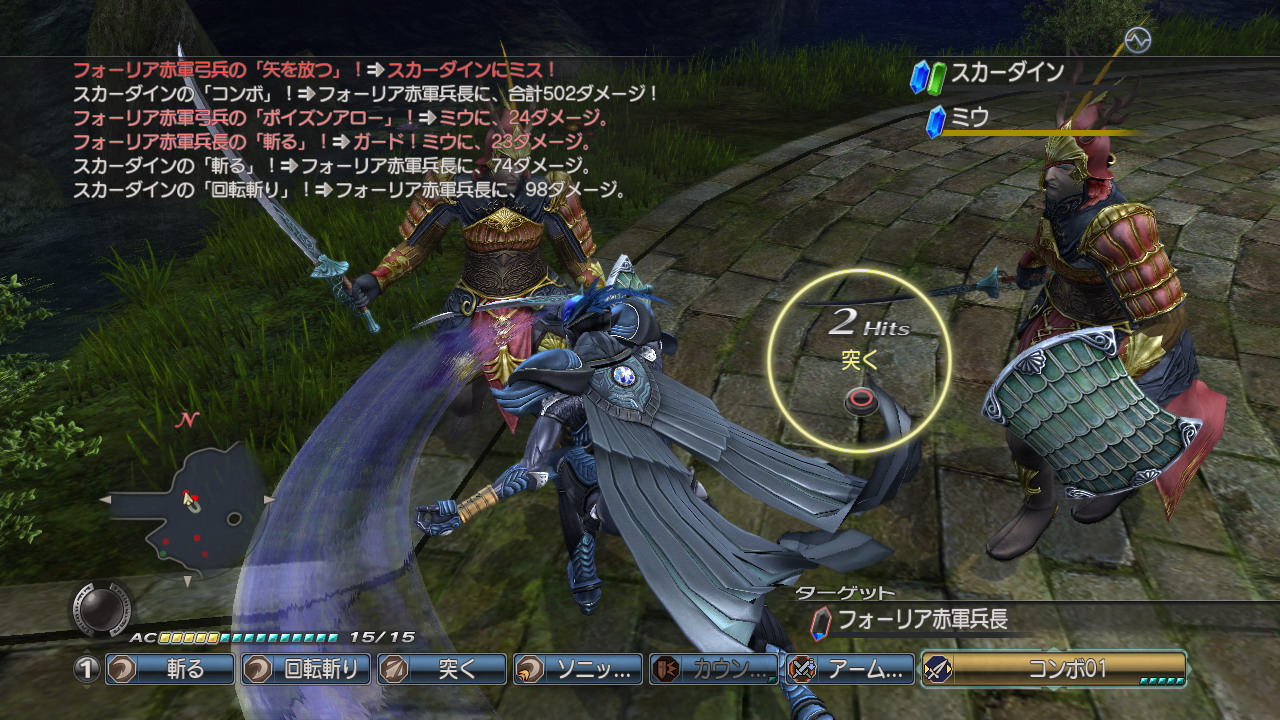Select party member ミウ
Viewport: 1280px width, 720px height.
(x=969, y=117)
